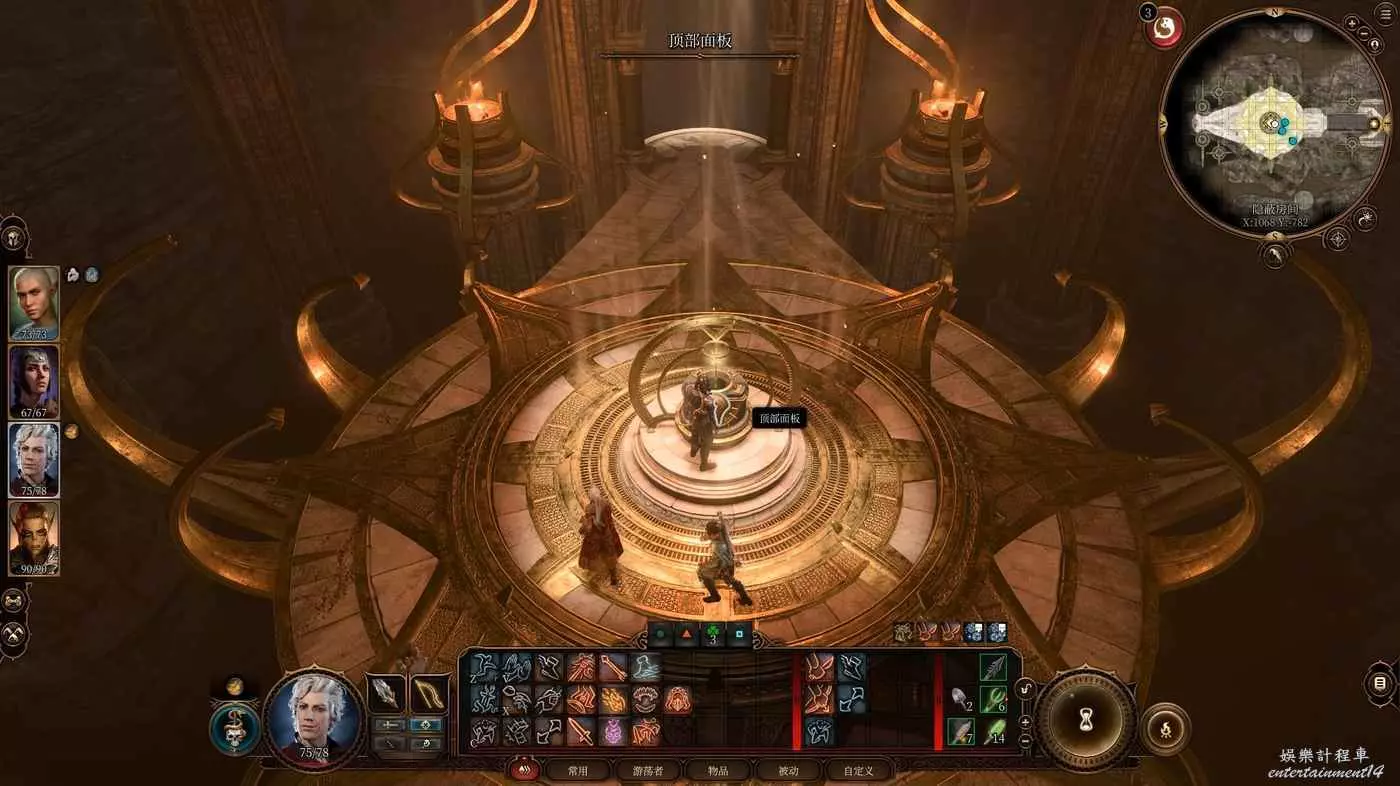Equip the melee dagger weapon slot
The image size is (1400, 786).
(386, 694)
